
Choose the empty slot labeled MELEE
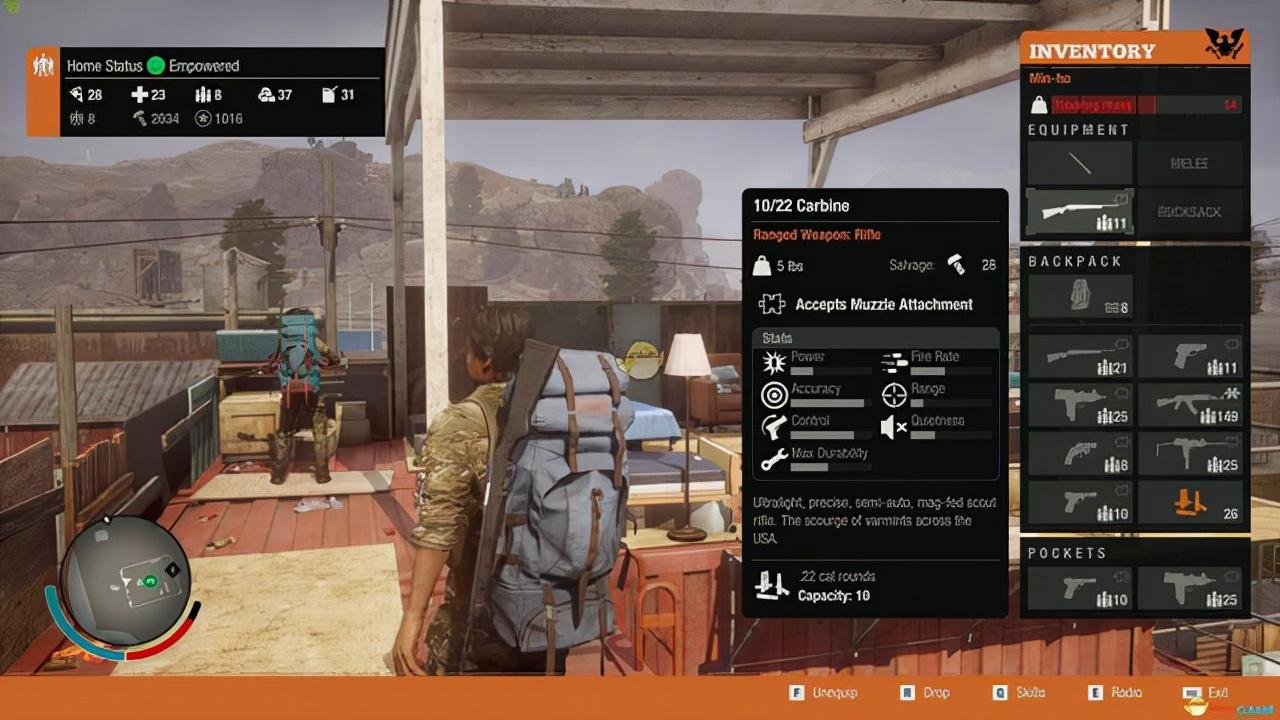pos(1189,163)
